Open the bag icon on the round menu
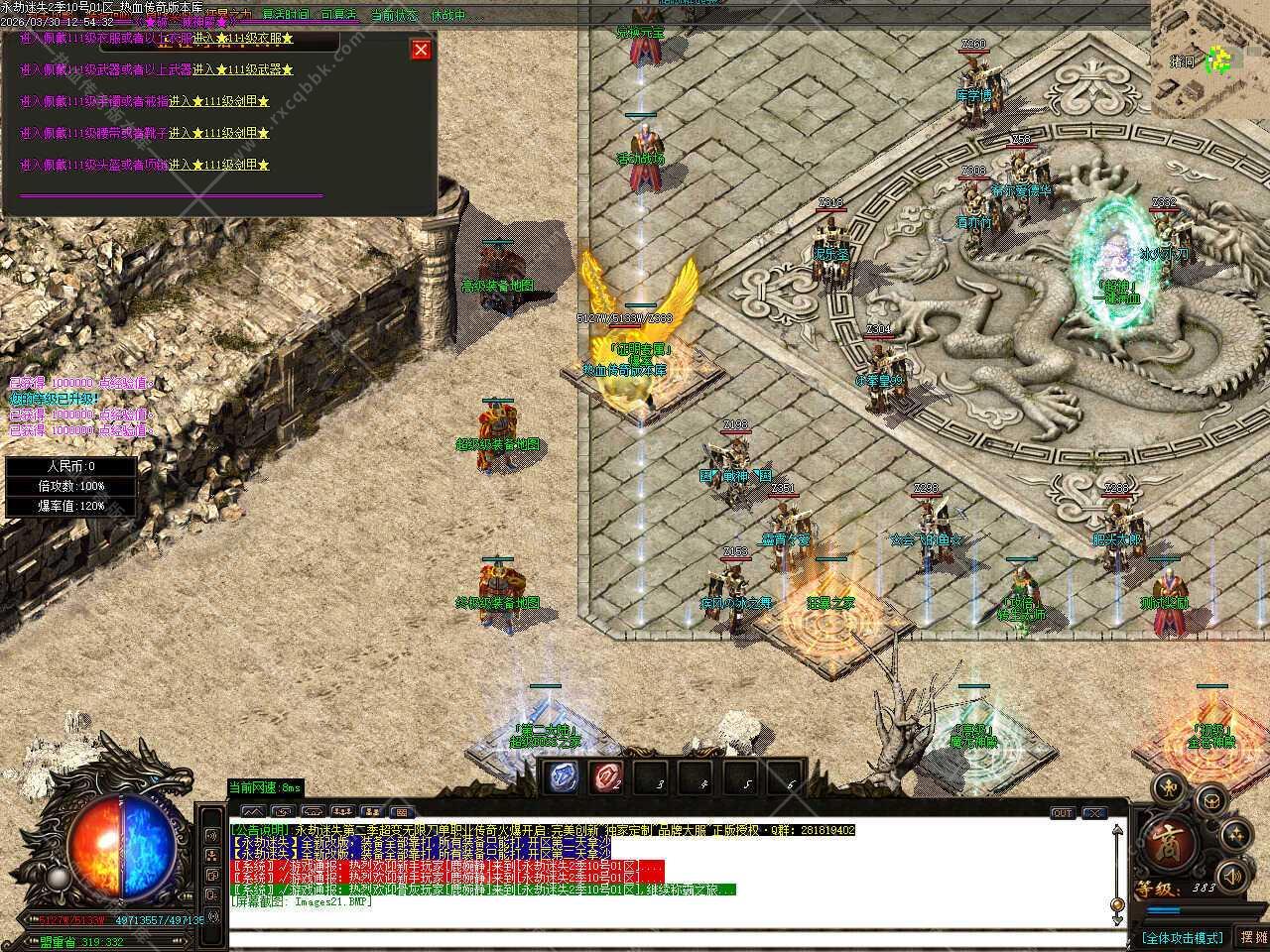This screenshot has height=952, width=1270. (x=1211, y=801)
